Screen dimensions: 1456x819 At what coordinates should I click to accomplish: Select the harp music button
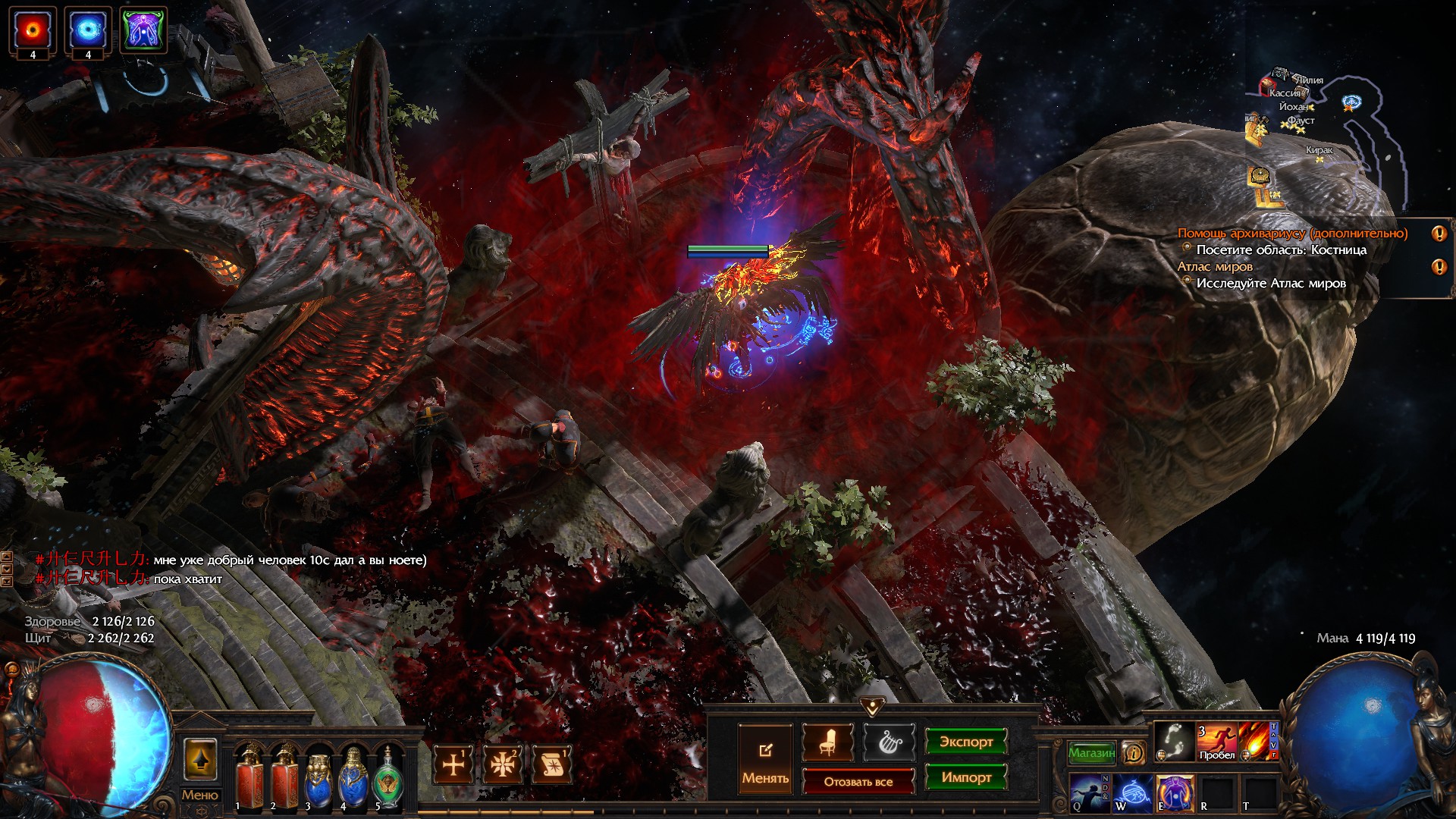(889, 742)
